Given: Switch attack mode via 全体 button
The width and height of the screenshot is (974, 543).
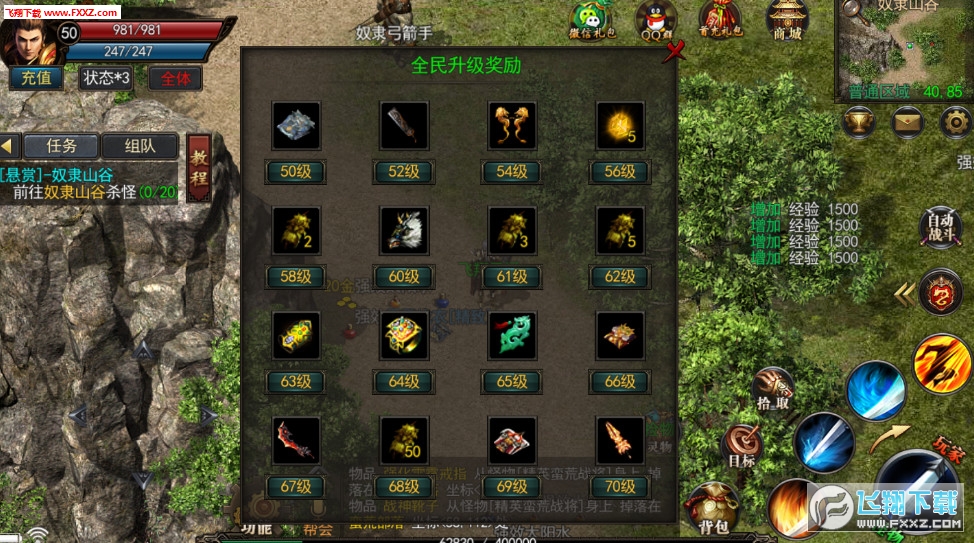Looking at the screenshot, I should tap(175, 77).
